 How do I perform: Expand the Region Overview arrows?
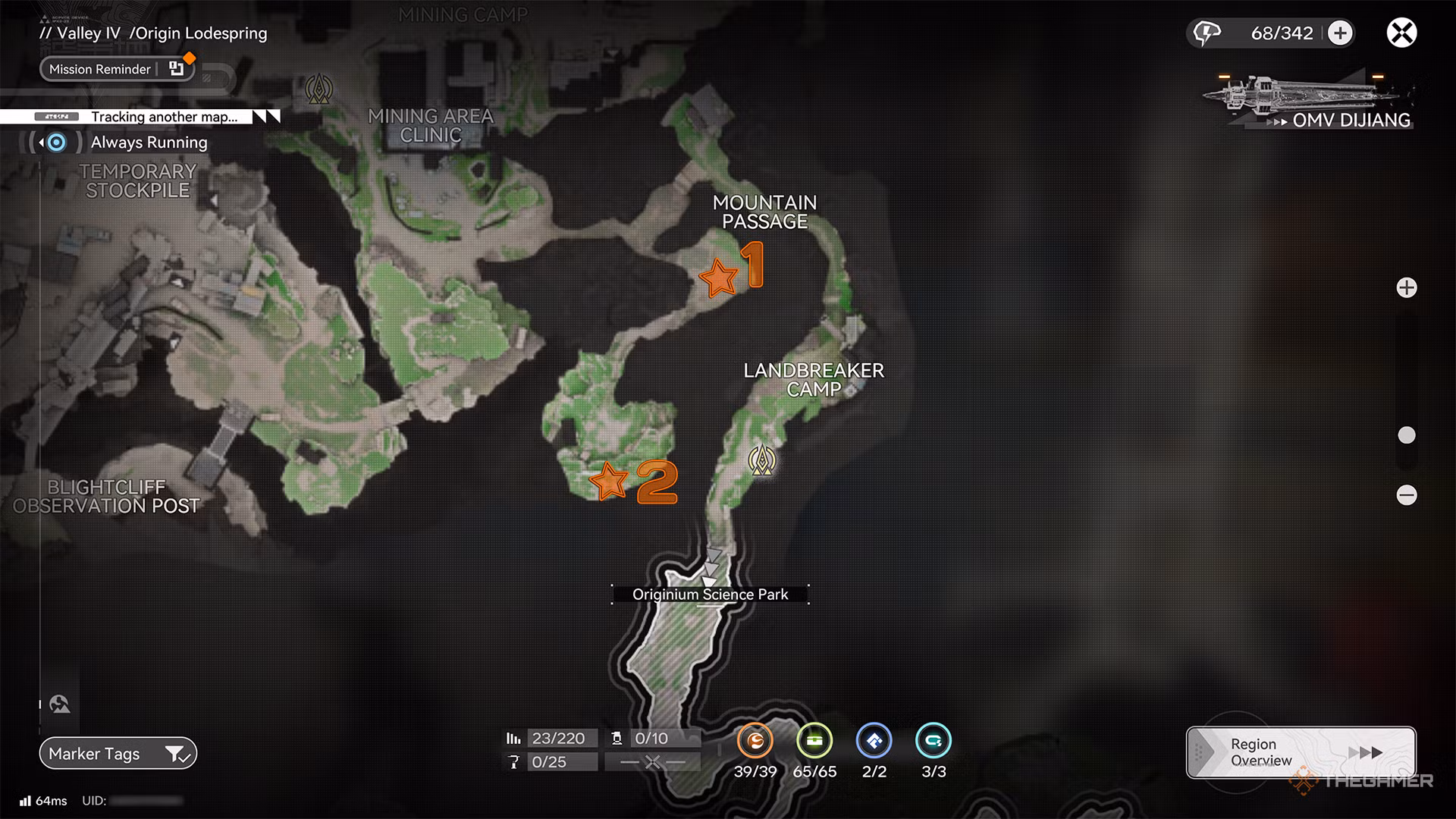(1365, 752)
